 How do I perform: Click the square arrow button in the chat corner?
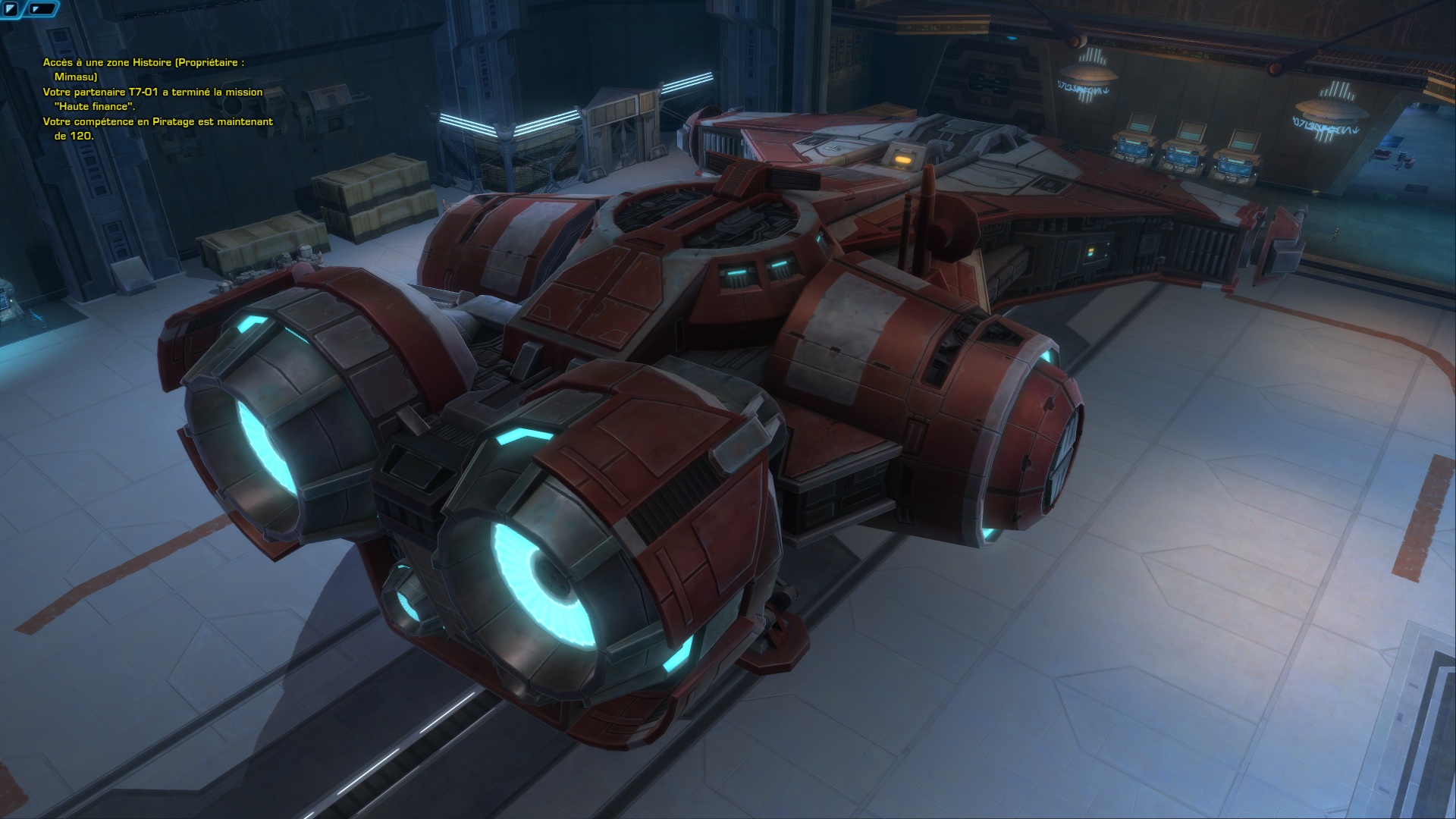tap(11, 10)
